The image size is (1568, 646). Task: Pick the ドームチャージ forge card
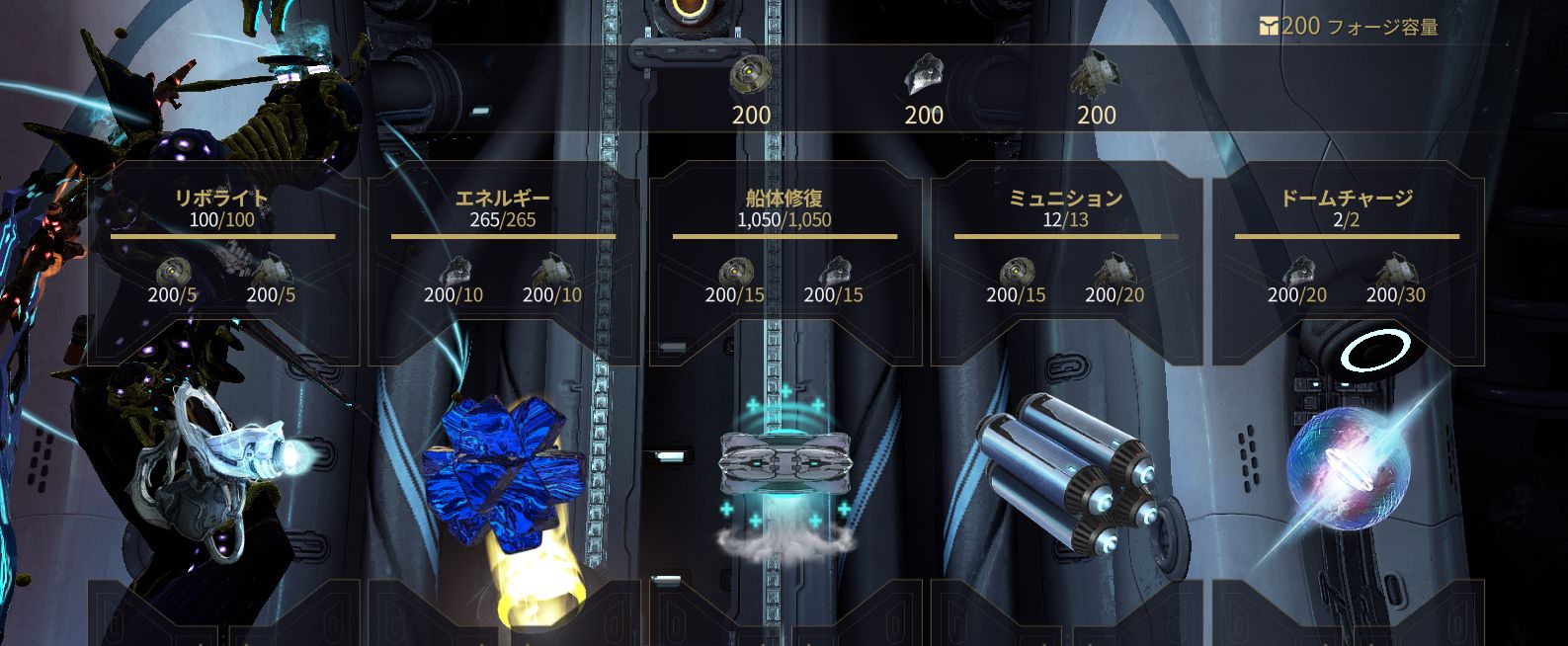[1347, 267]
